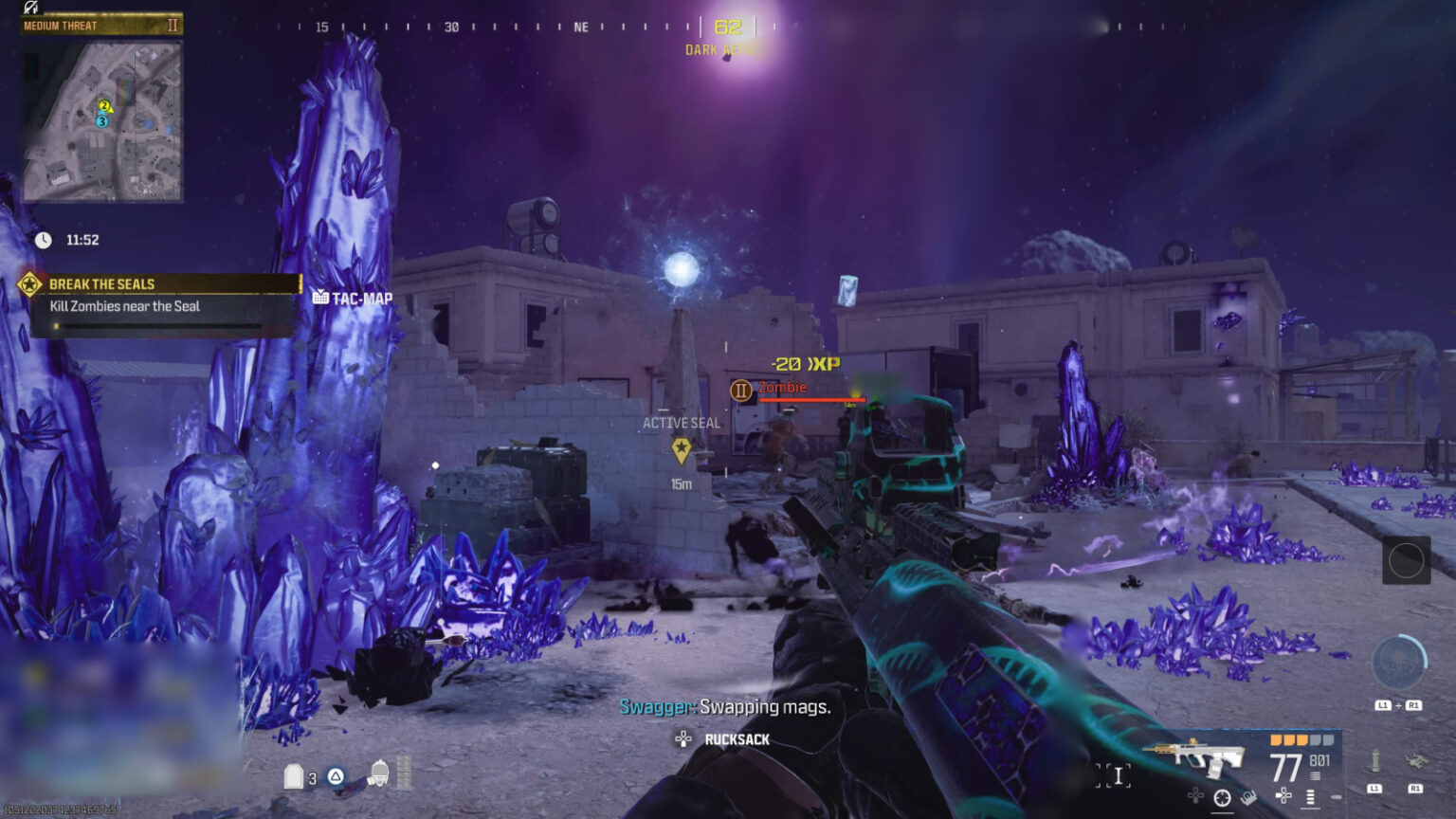This screenshot has width=1456, height=819.
Task: Click the crosshair fire-mode icon near ammo counter
Action: (1221, 796)
